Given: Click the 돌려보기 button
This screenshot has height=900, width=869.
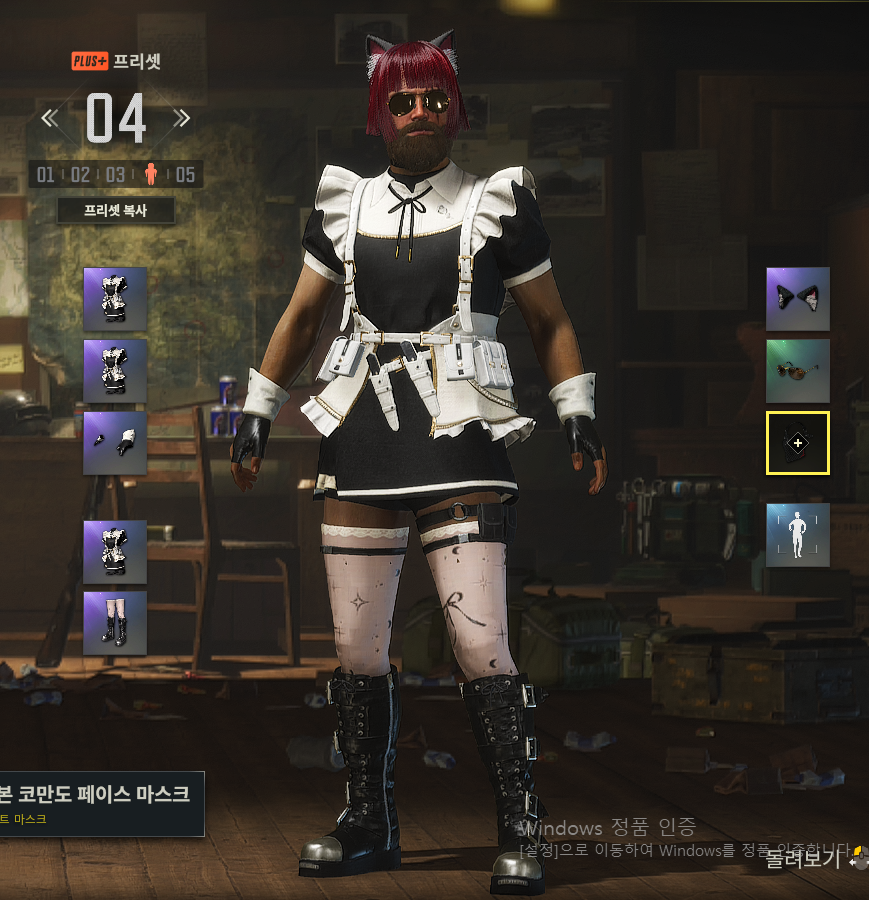Looking at the screenshot, I should pos(806,858).
